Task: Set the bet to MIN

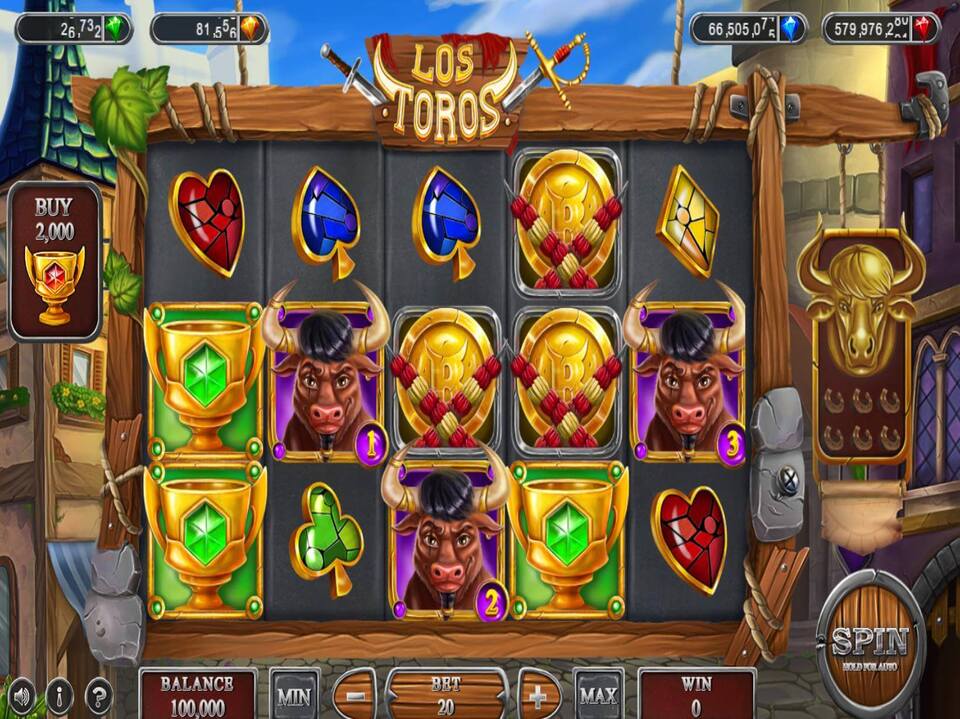Action: pyautogui.click(x=294, y=695)
